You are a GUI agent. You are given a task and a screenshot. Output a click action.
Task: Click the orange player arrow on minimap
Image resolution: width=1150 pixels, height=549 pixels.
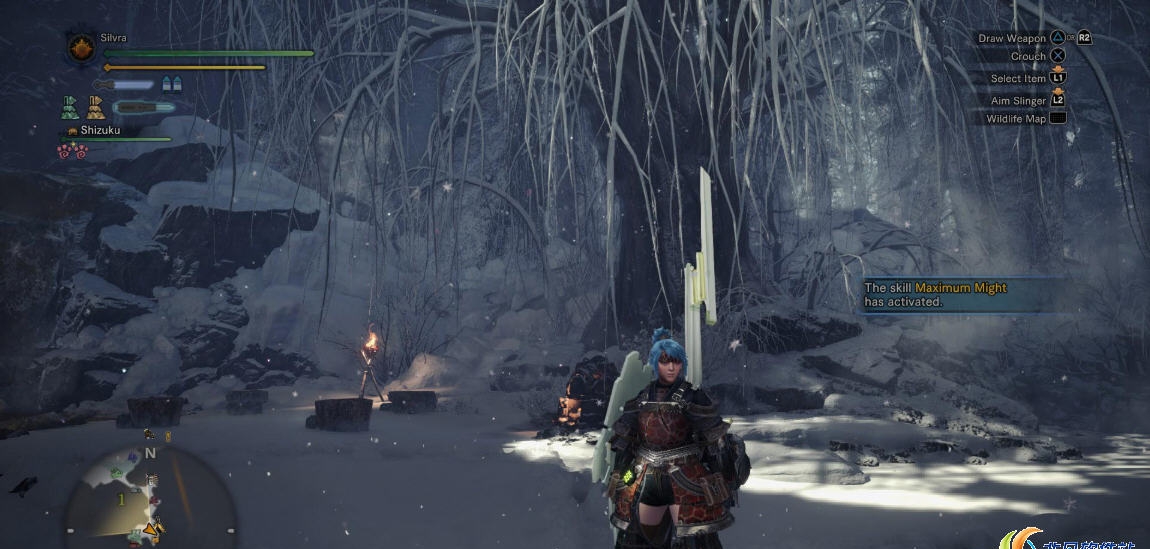click(152, 527)
